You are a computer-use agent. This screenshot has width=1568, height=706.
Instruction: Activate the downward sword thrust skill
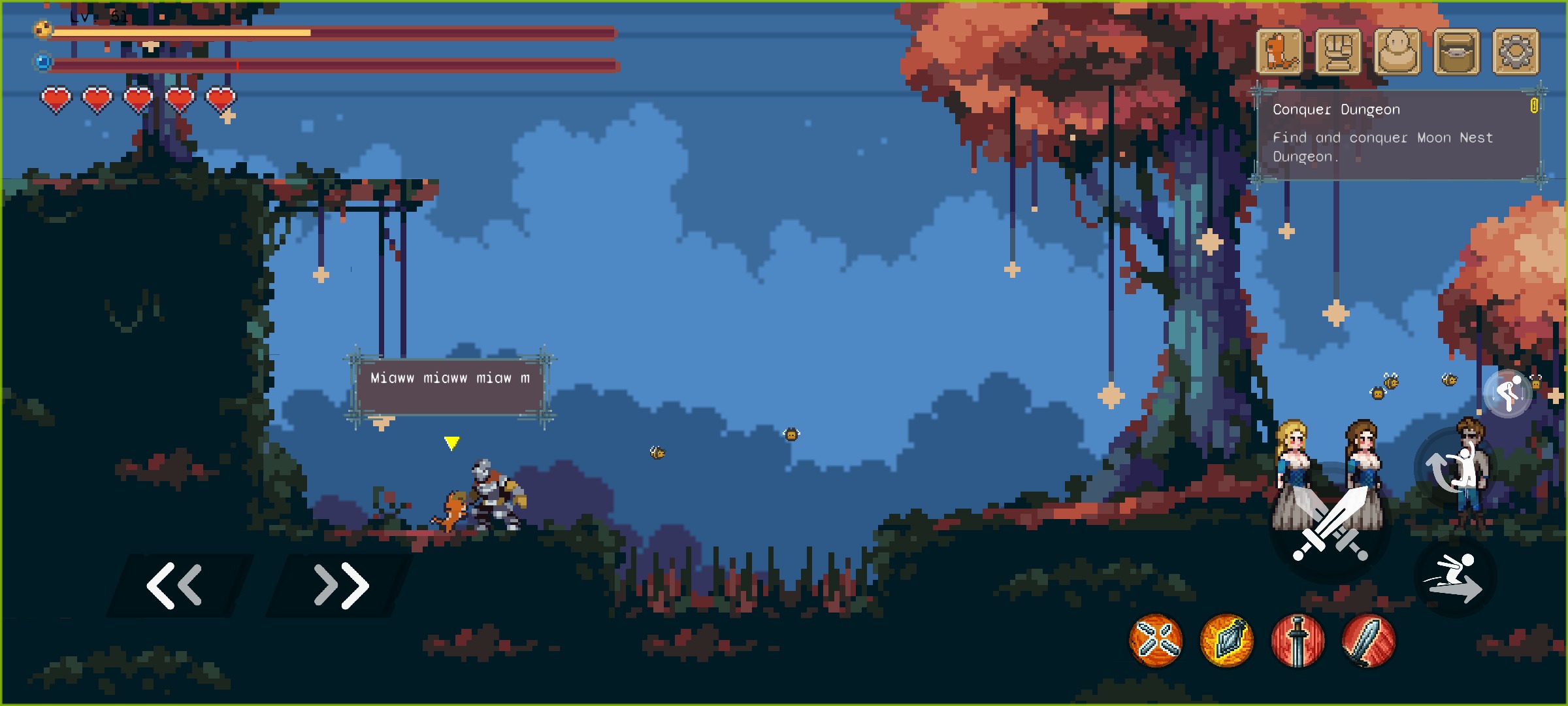pyautogui.click(x=1298, y=641)
